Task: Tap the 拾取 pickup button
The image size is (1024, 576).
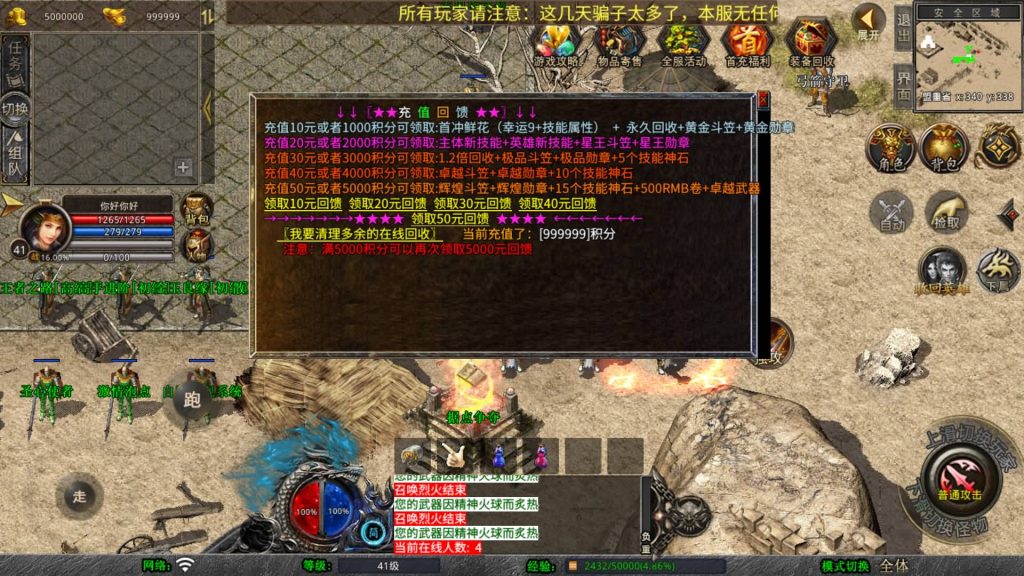Action: tap(945, 212)
